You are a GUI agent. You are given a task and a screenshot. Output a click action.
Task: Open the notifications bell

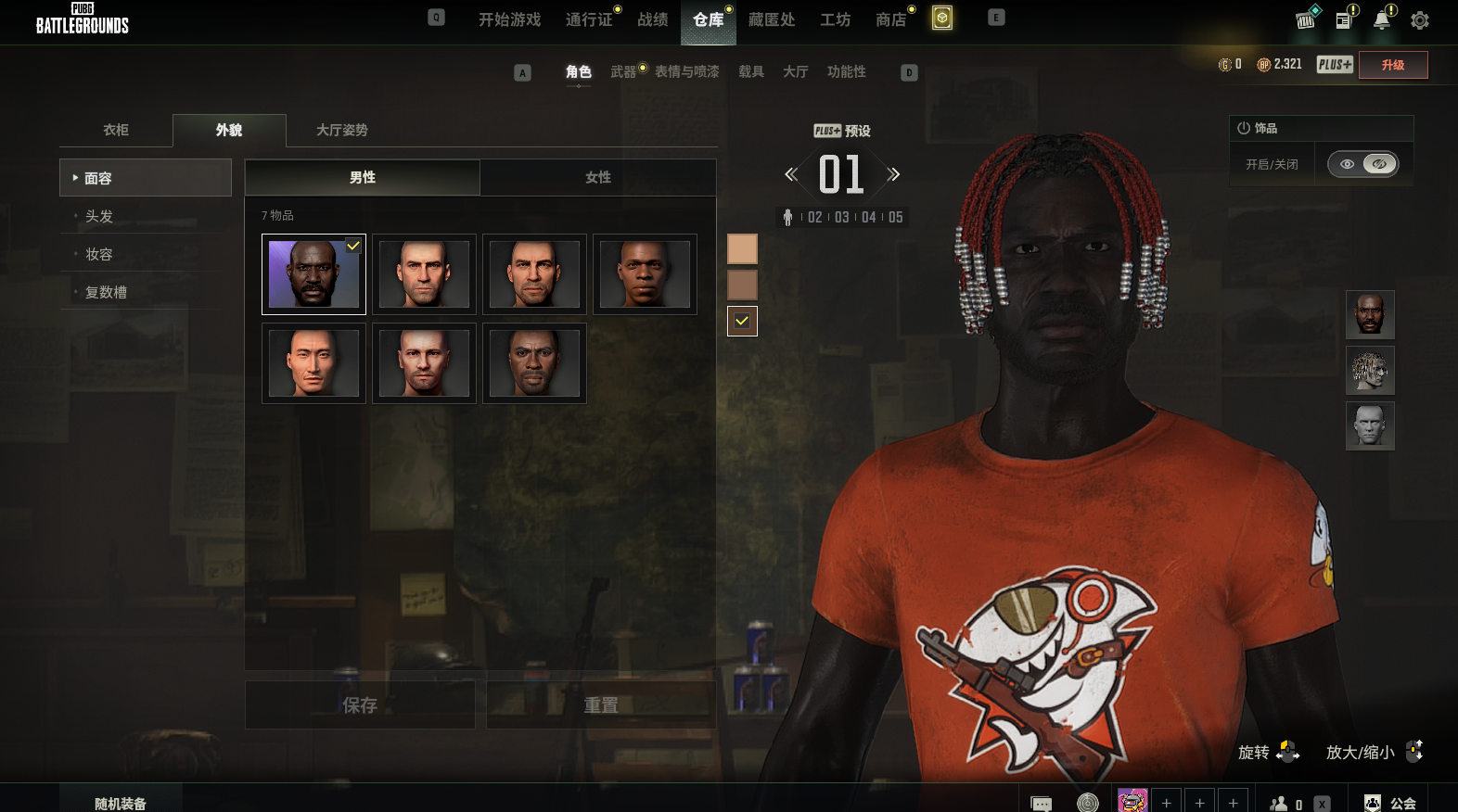1382,20
